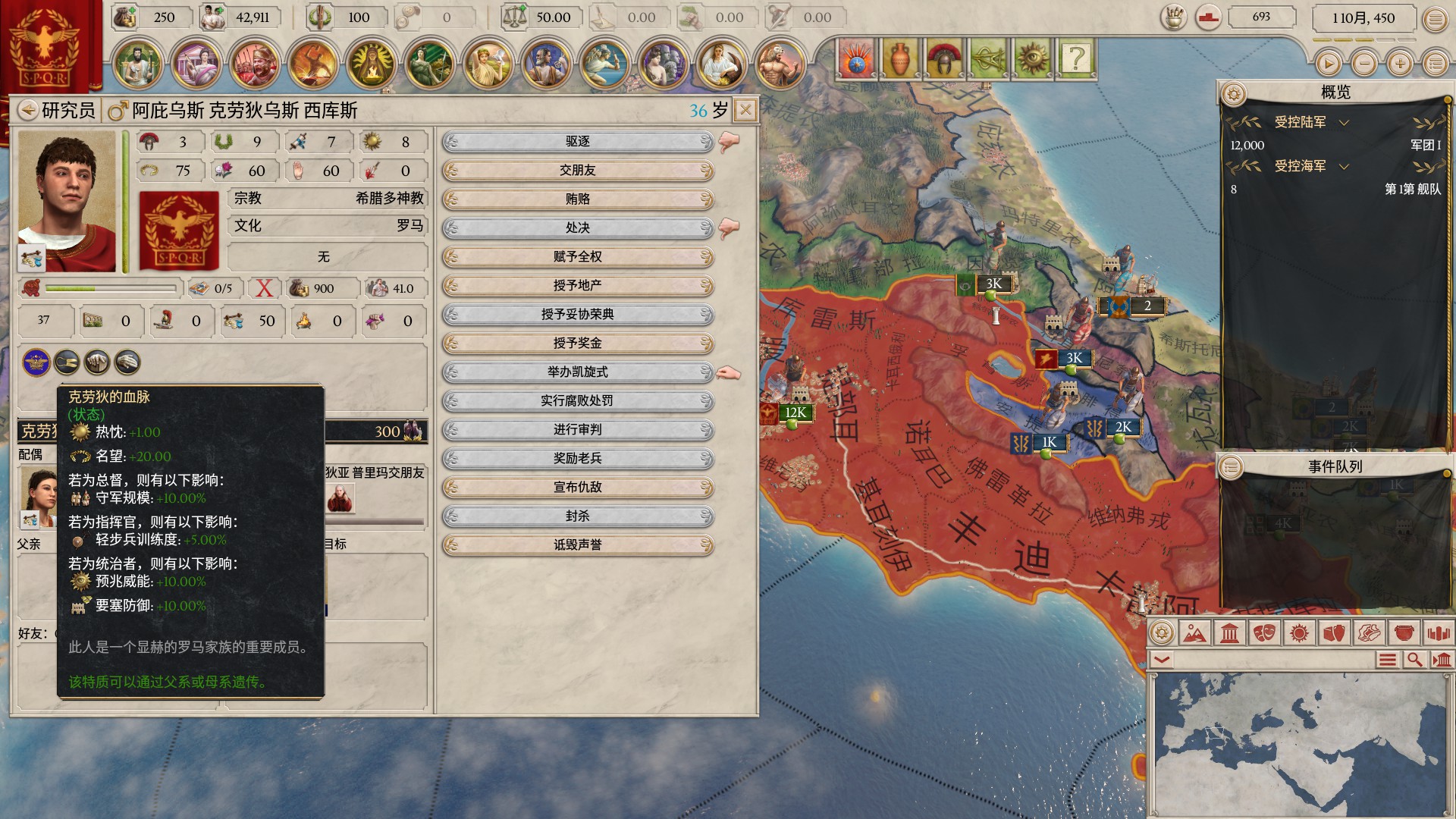Go back using the arrow beside 研究员
Image resolution: width=1456 pixels, height=819 pixels.
pyautogui.click(x=28, y=111)
